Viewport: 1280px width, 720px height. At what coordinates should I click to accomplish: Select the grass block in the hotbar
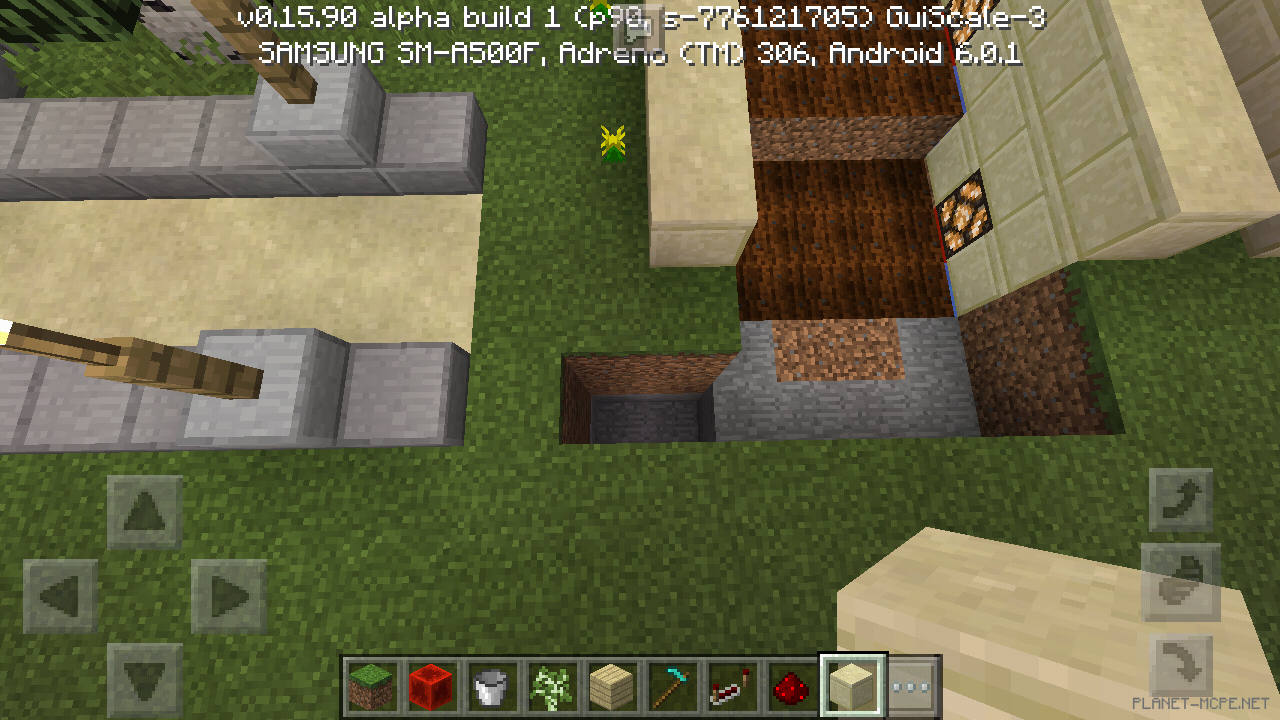pyautogui.click(x=371, y=685)
